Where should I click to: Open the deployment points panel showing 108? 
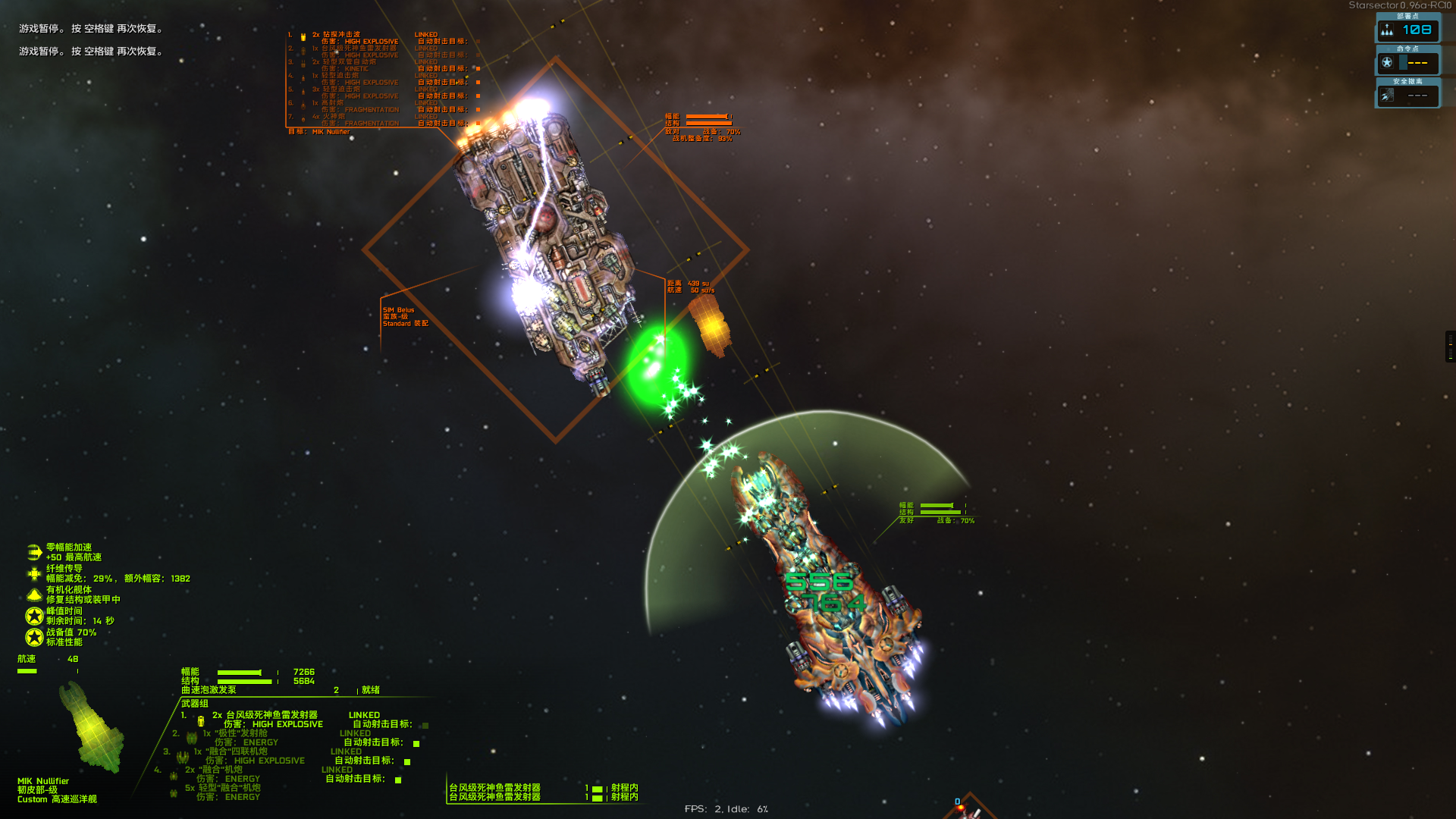[x=1407, y=30]
